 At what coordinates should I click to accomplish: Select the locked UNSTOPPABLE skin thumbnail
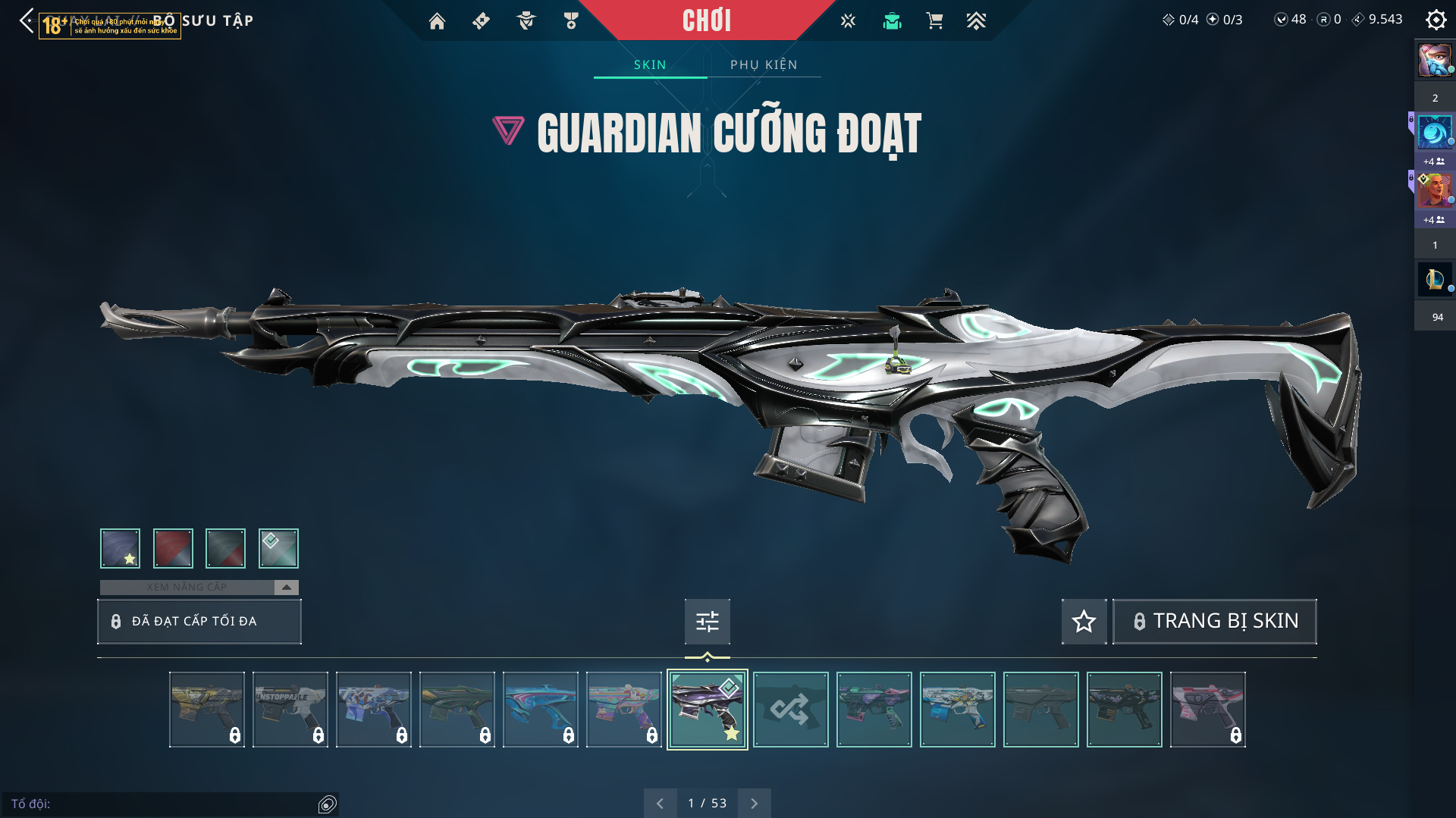(290, 710)
